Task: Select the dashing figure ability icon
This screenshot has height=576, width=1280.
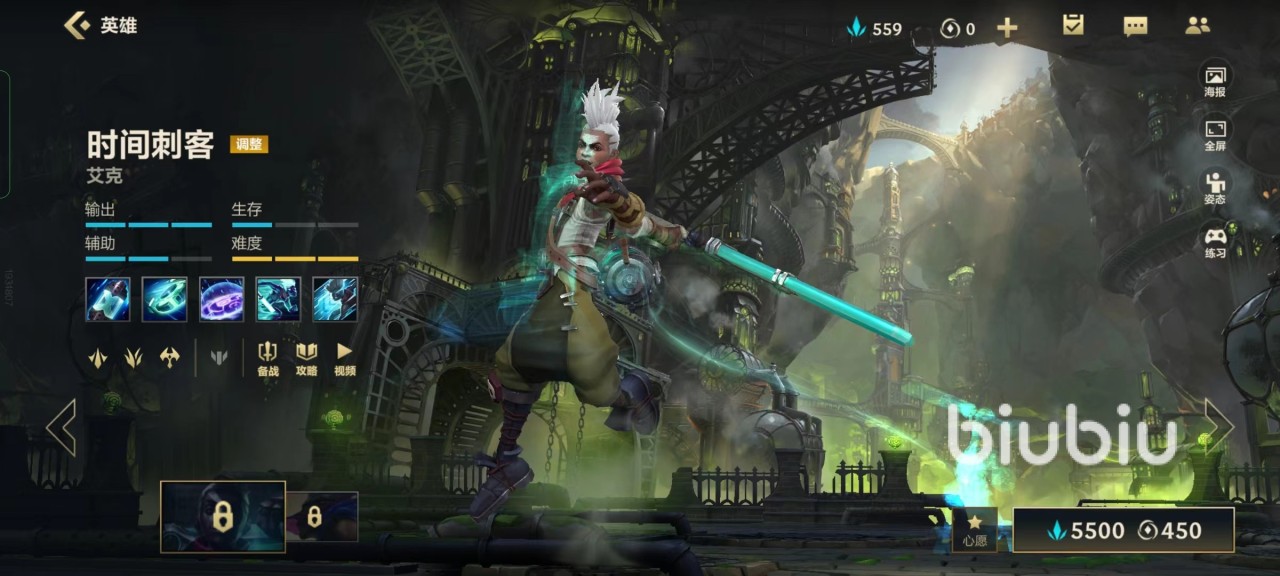Action: pyautogui.click(x=278, y=299)
